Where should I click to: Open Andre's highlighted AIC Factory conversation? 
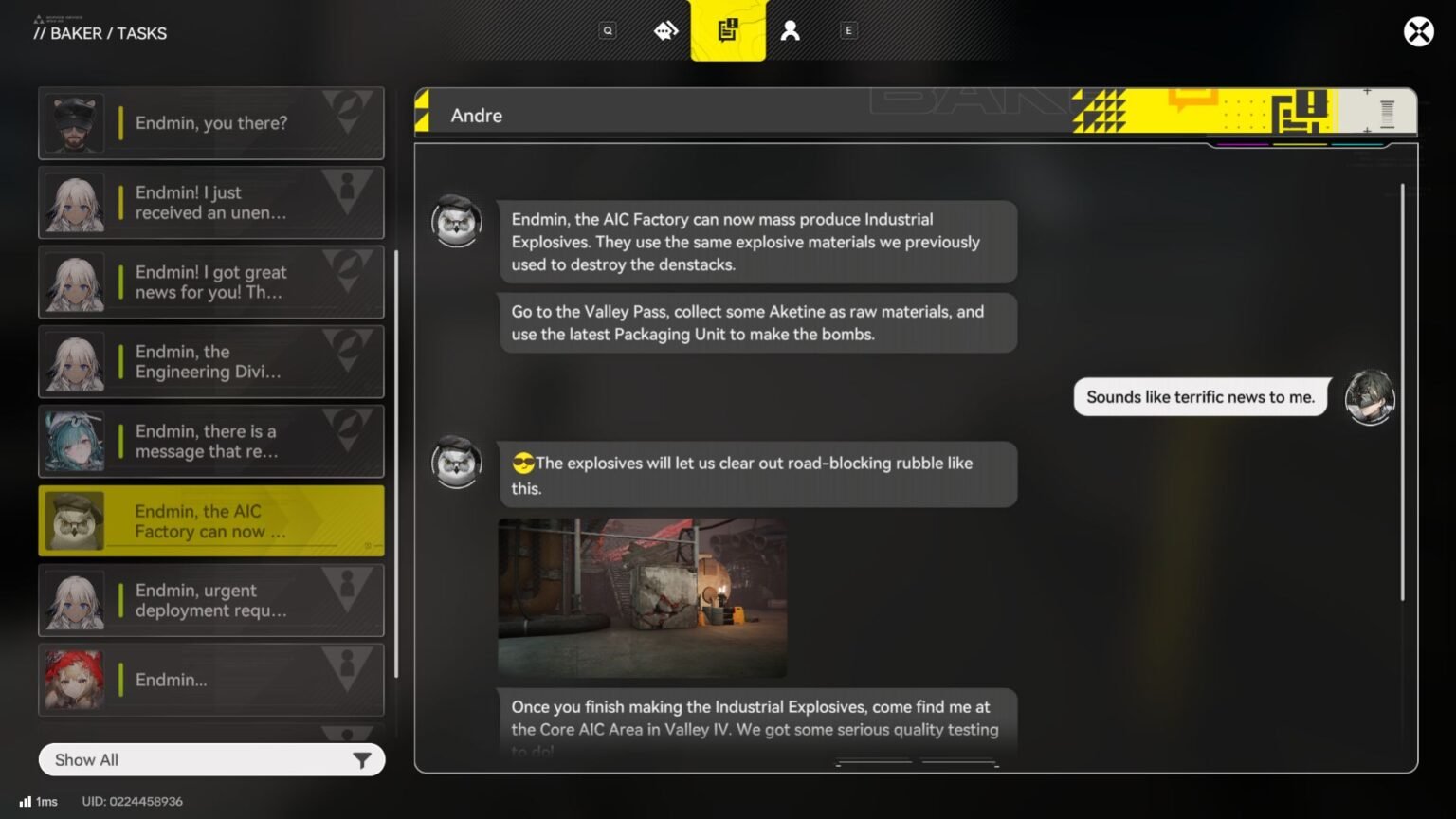210,520
